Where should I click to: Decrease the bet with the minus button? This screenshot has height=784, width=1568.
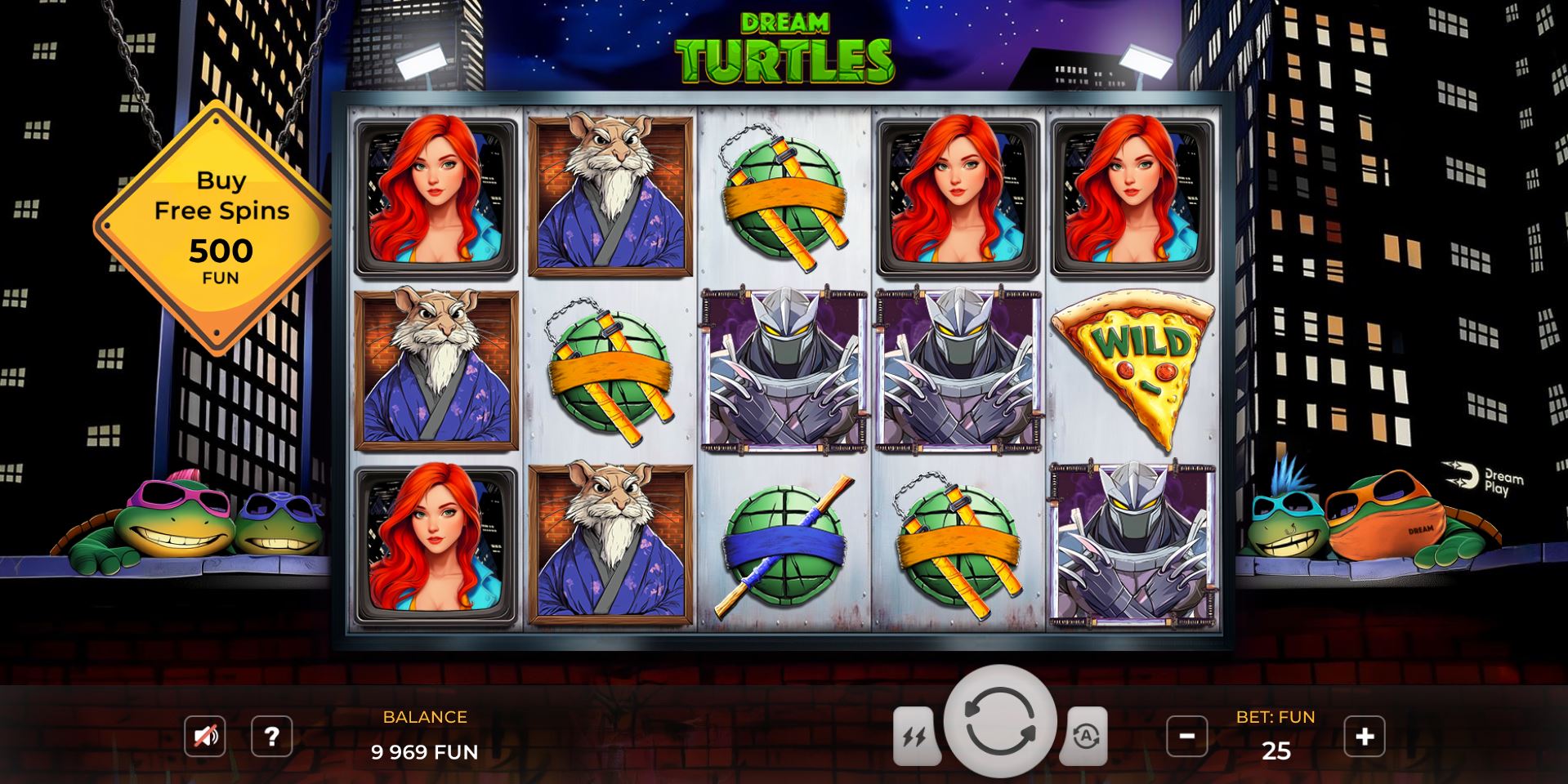[x=1188, y=736]
